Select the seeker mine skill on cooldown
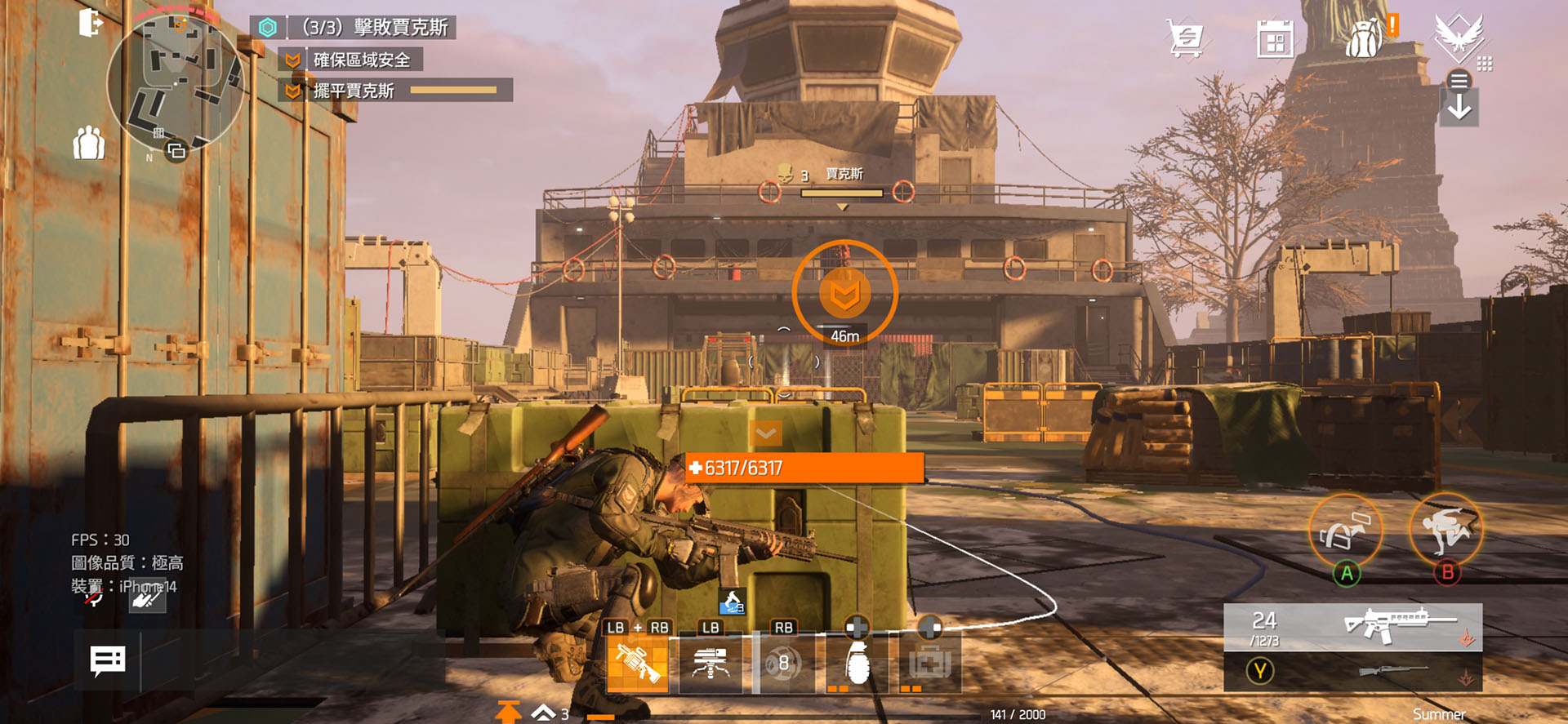 click(x=783, y=664)
